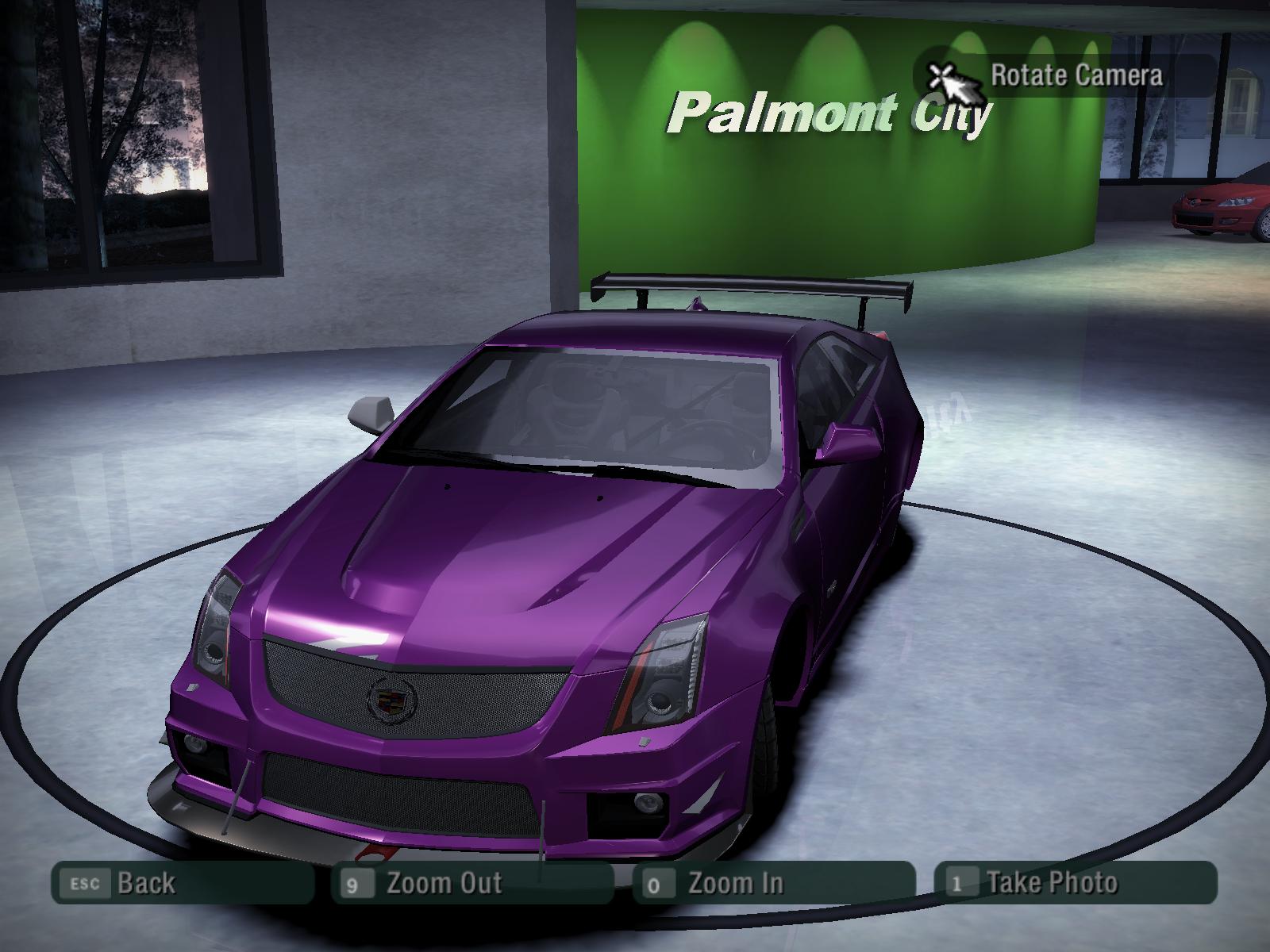
Task: Click the Back button
Action: tap(182, 883)
